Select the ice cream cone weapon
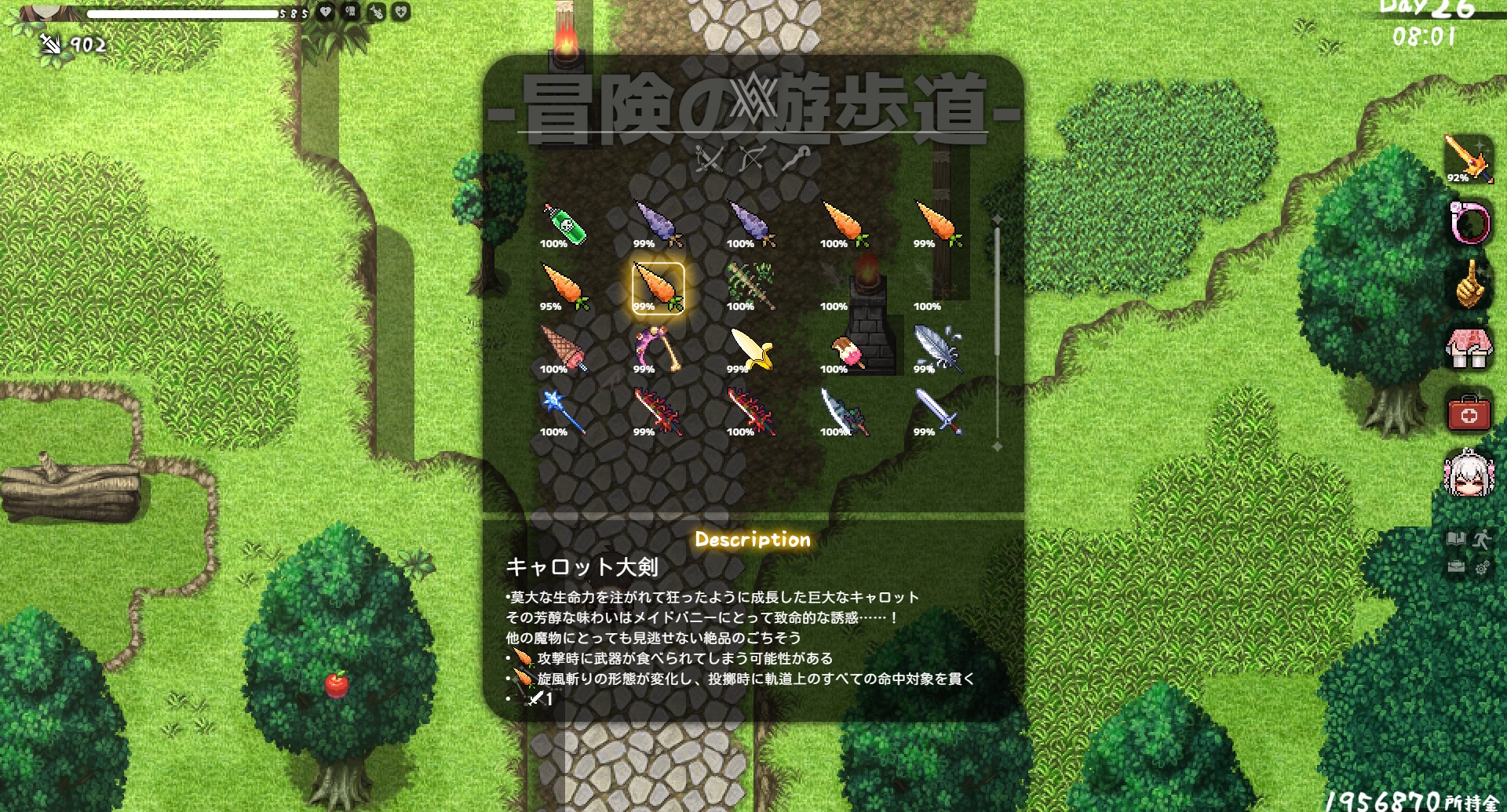This screenshot has height=812, width=1507. click(565, 351)
